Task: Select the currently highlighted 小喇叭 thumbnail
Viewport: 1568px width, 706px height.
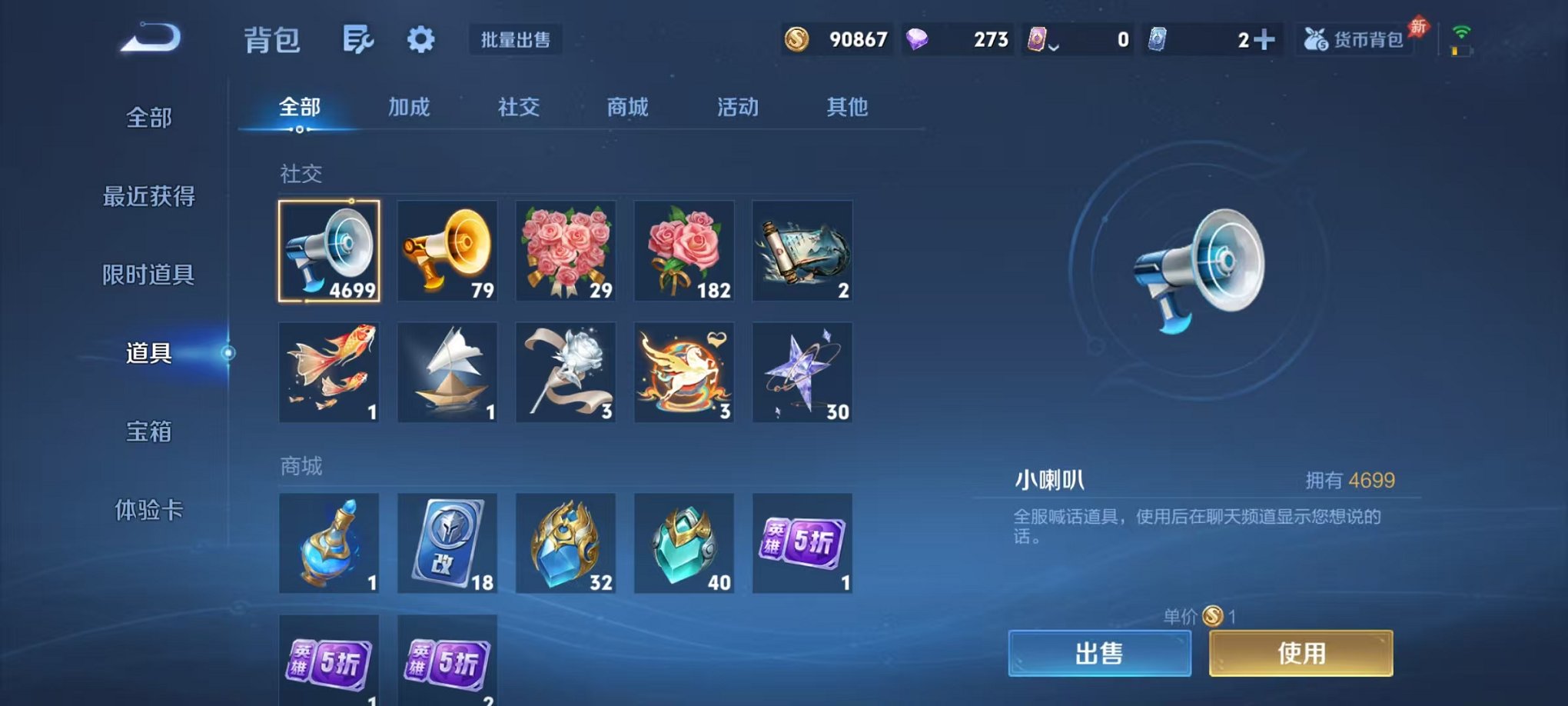Action: [x=329, y=251]
